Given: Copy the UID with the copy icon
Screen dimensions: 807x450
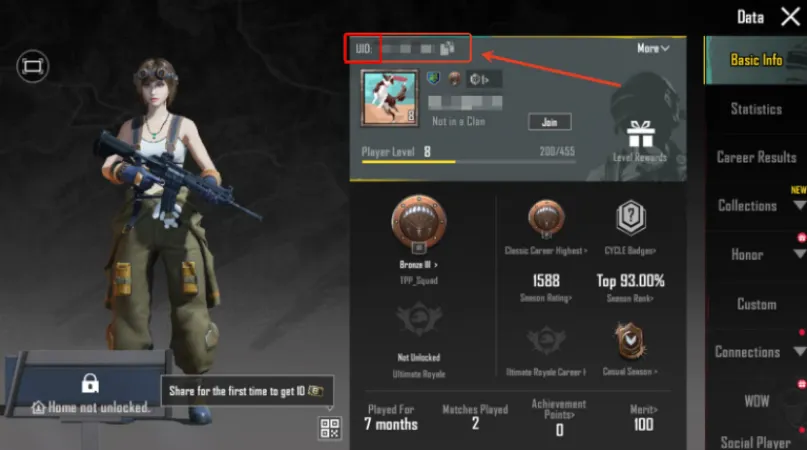Looking at the screenshot, I should pyautogui.click(x=447, y=47).
